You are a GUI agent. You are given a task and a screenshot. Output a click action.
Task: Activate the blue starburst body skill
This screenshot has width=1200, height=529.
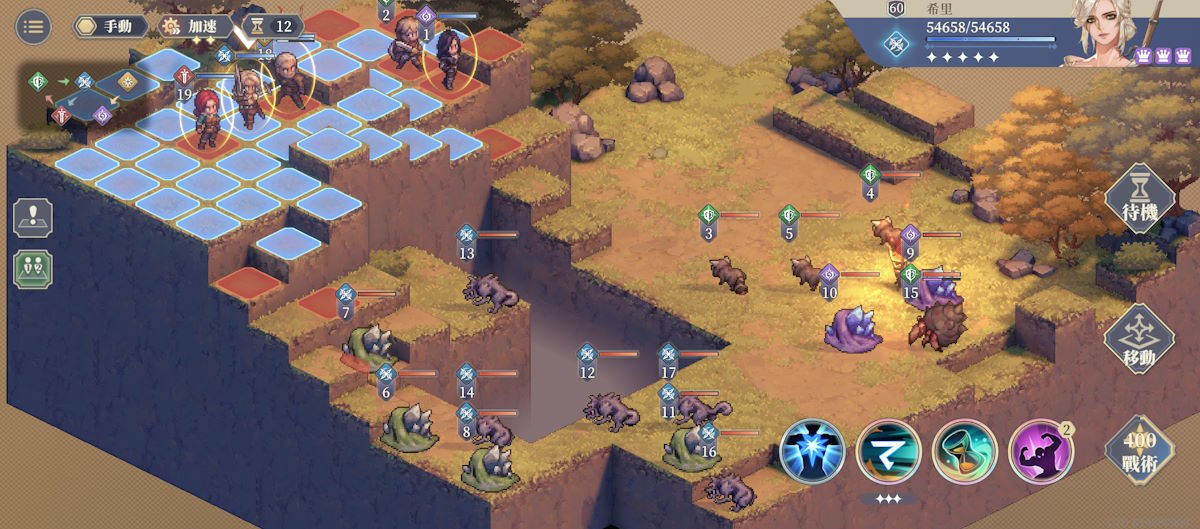(812, 452)
